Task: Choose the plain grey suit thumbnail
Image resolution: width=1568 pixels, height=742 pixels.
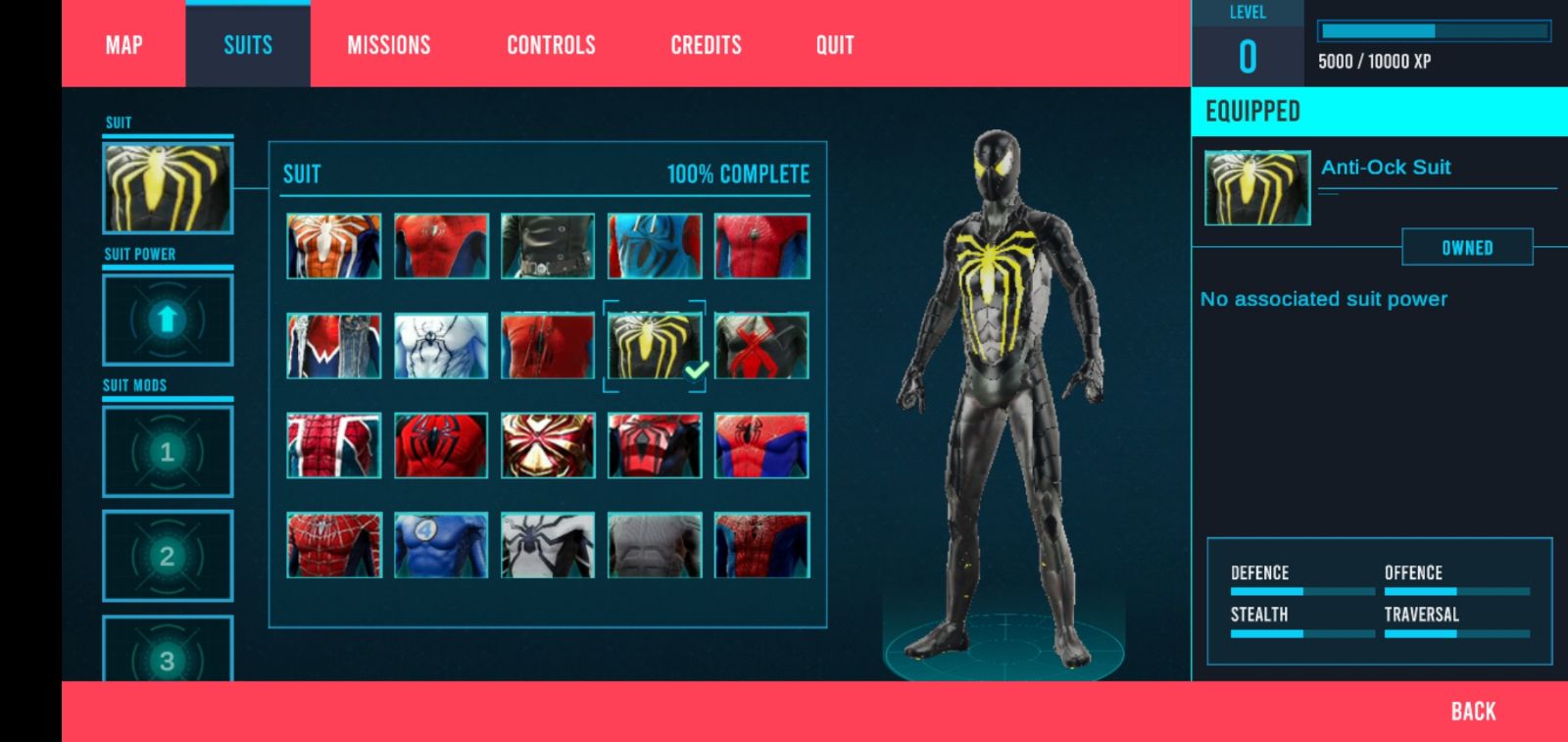Action: (x=655, y=545)
